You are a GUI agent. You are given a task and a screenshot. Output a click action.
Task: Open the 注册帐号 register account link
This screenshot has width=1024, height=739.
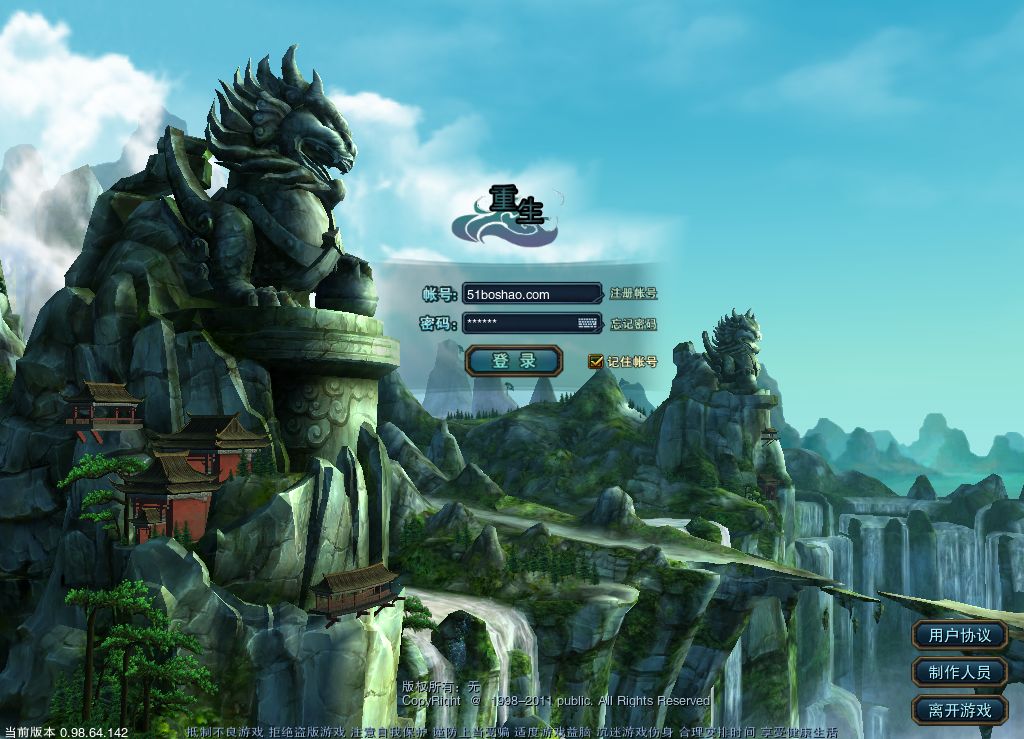click(634, 294)
